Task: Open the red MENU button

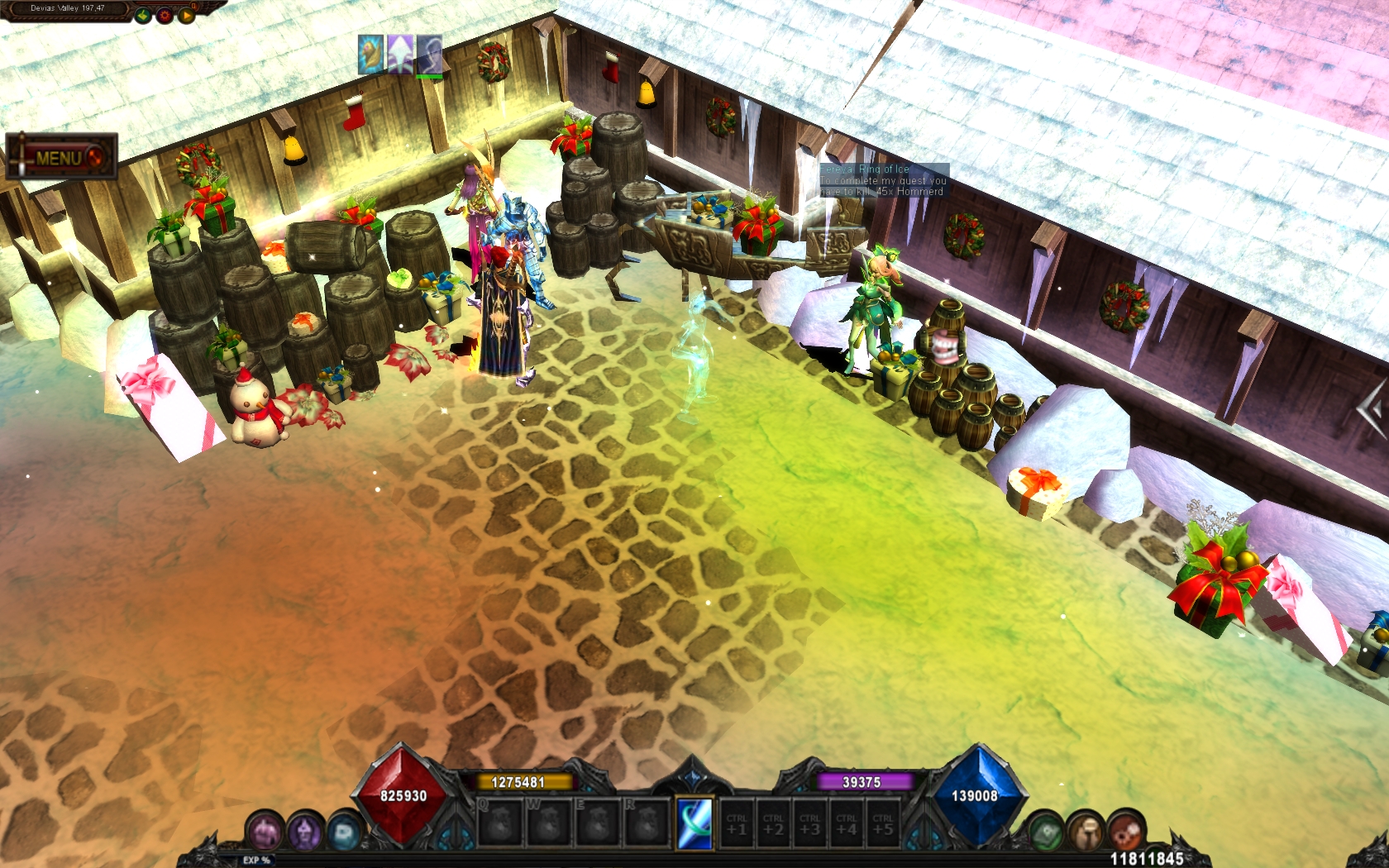Action: pyautogui.click(x=61, y=157)
